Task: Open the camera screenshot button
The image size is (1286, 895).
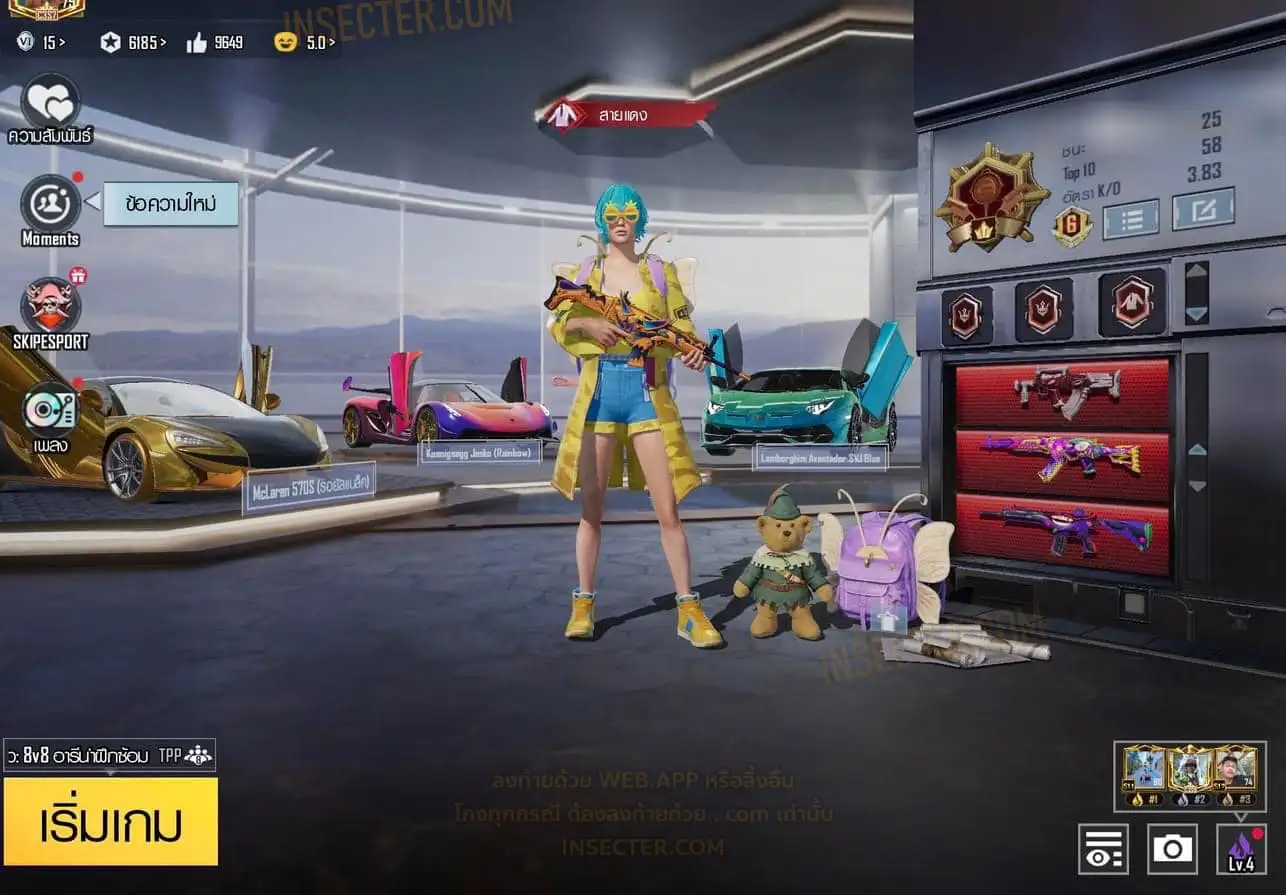Action: [x=1172, y=849]
